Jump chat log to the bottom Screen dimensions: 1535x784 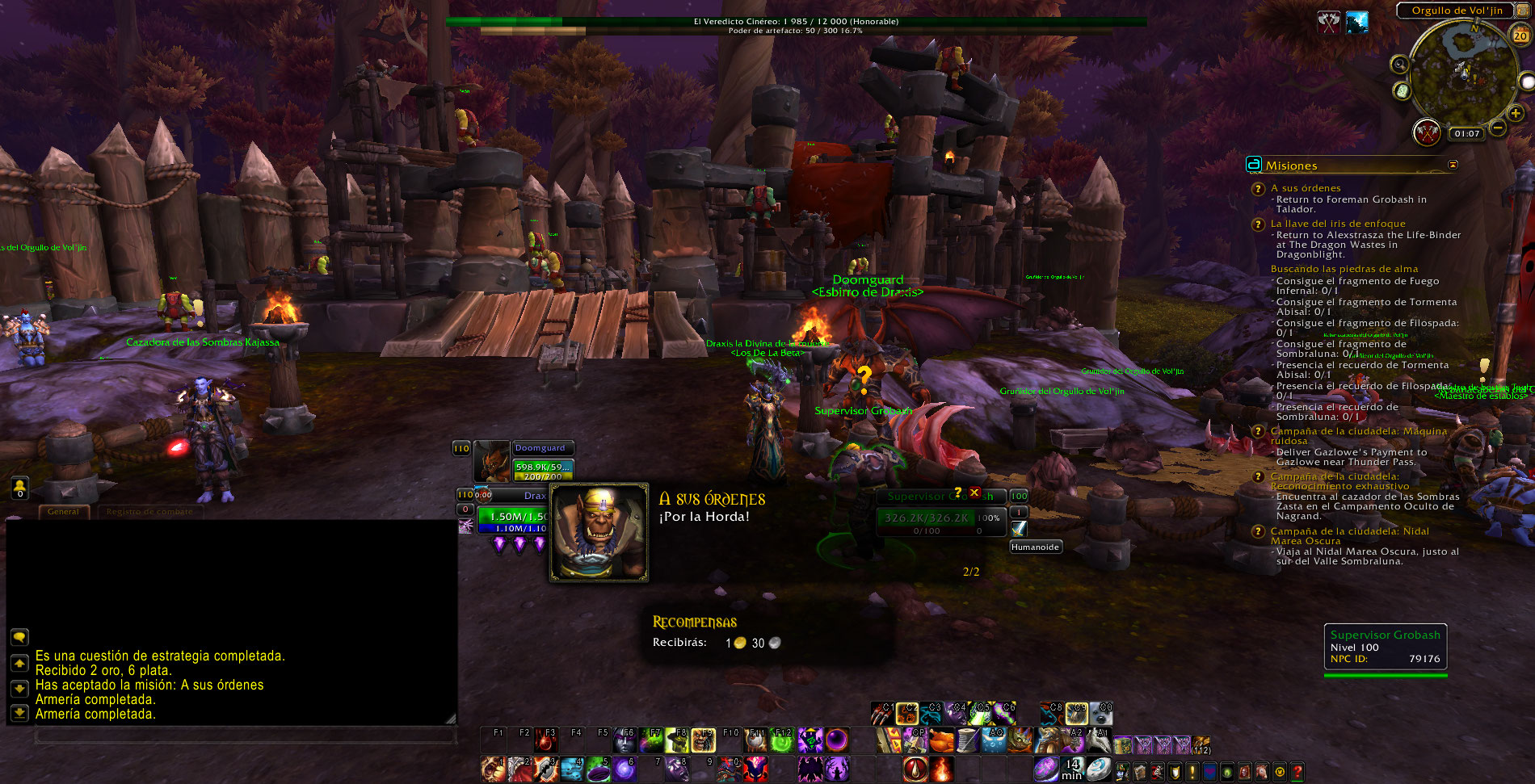click(19, 713)
